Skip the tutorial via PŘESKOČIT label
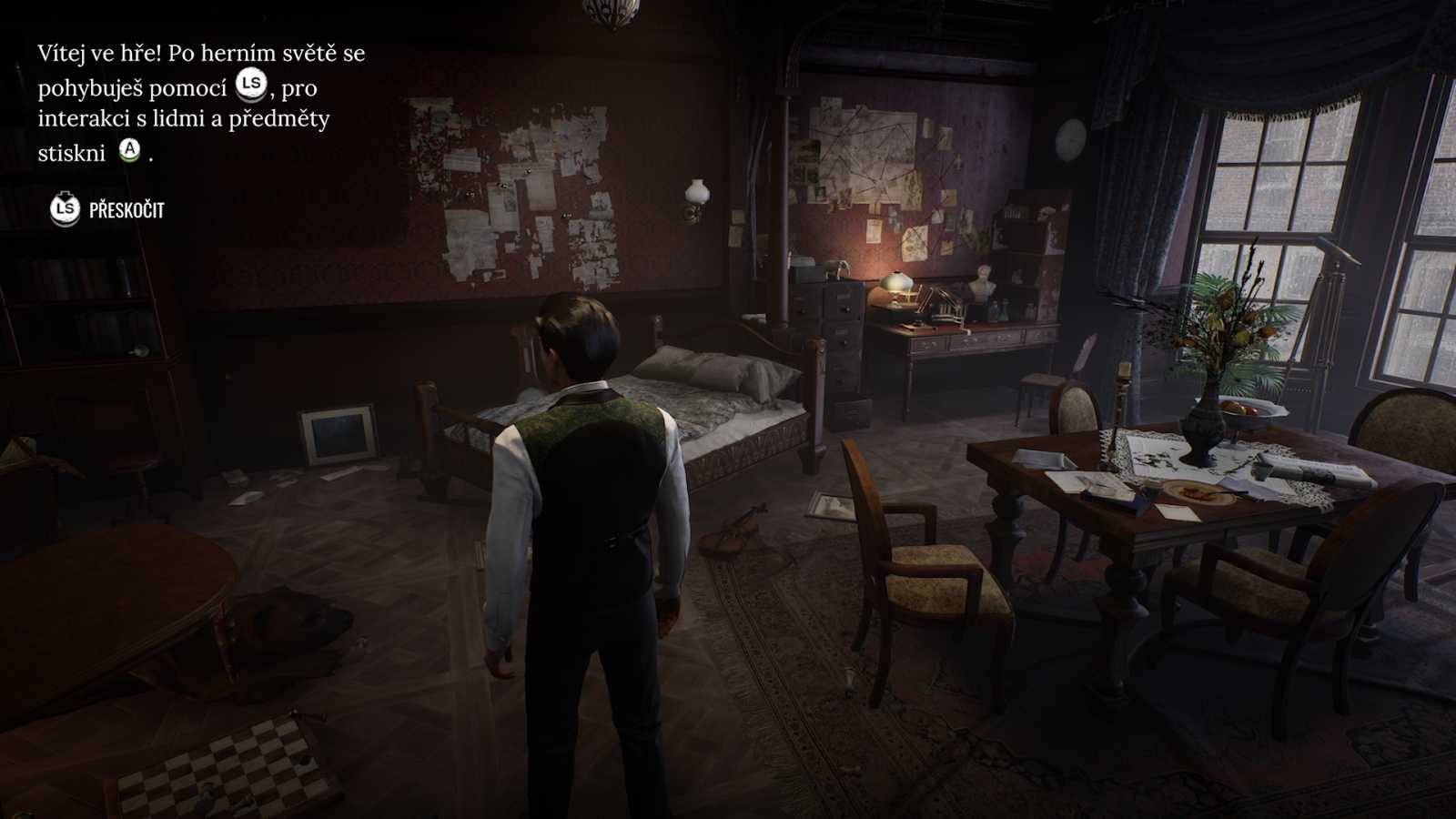1456x819 pixels. pos(126,210)
